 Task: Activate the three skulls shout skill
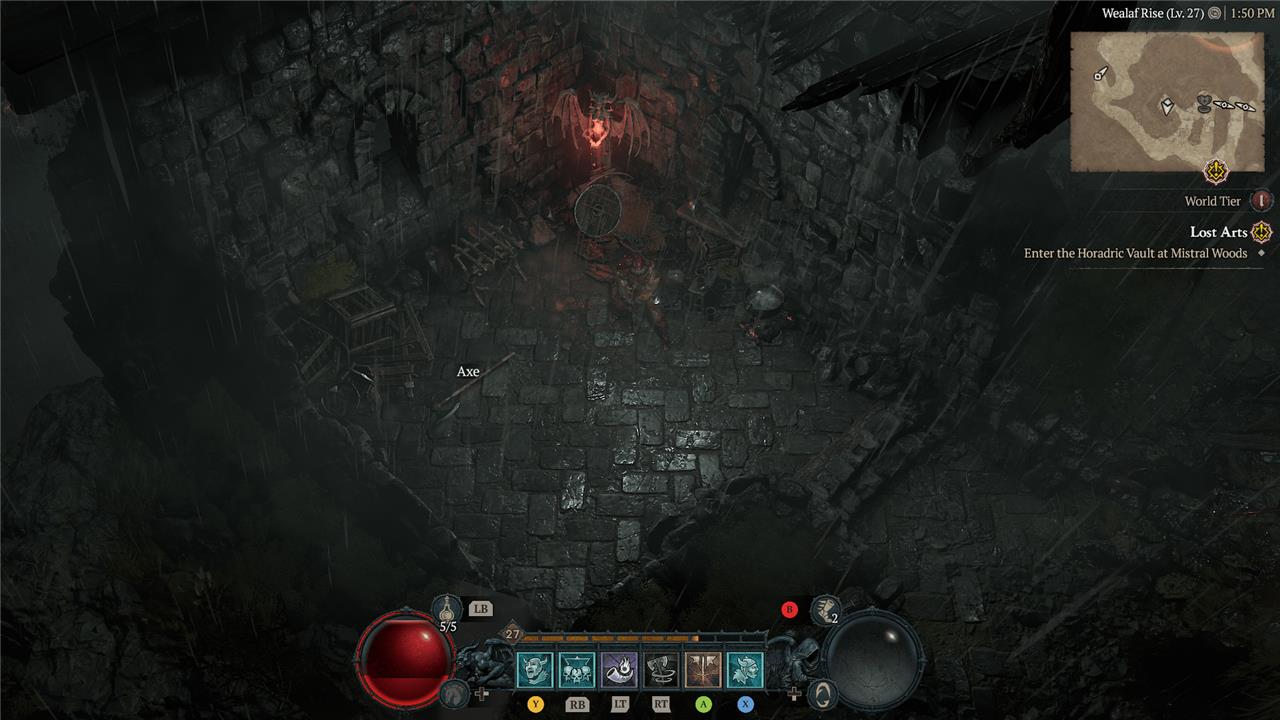pos(577,670)
